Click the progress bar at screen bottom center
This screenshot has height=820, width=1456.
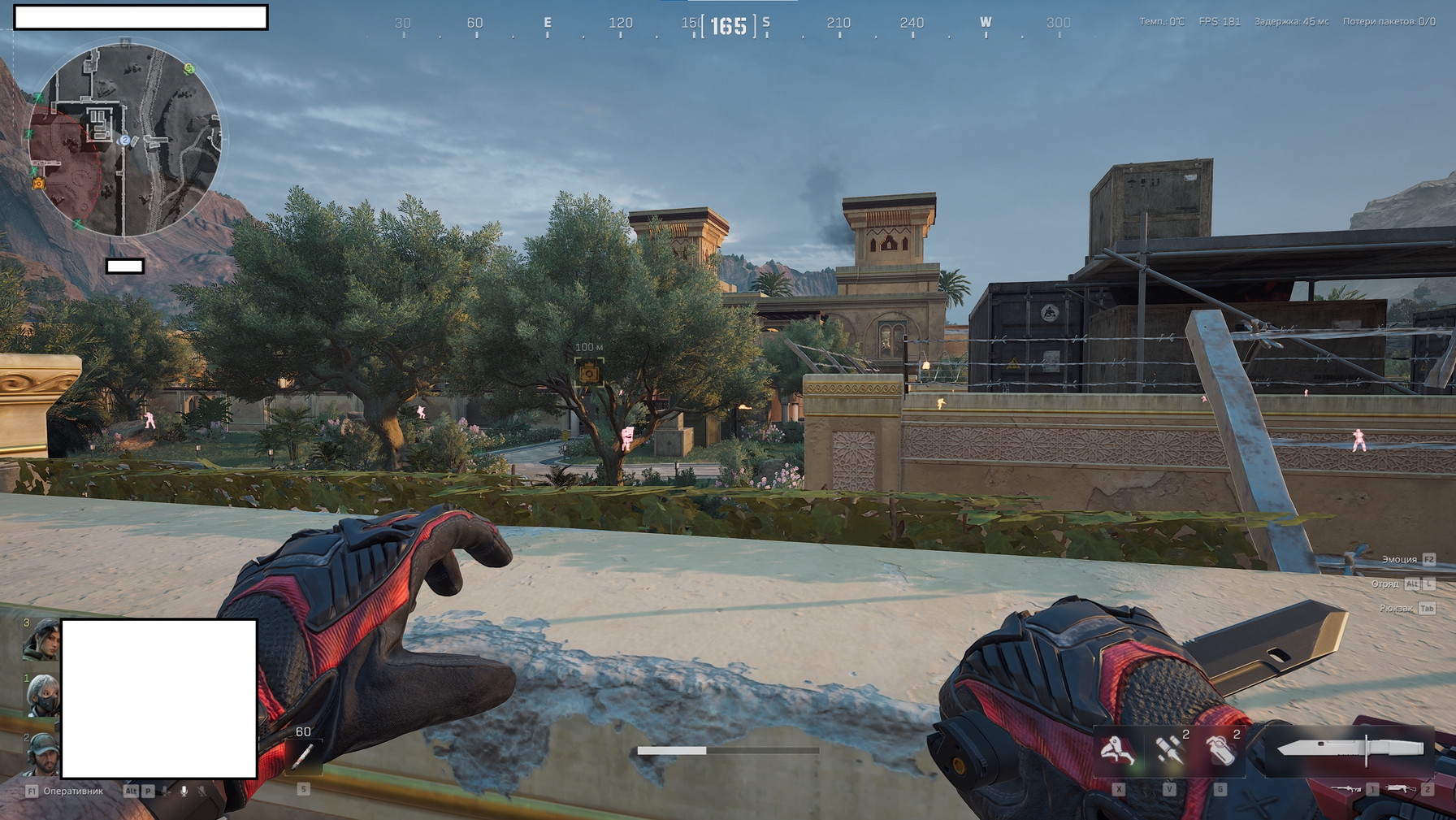(x=729, y=748)
